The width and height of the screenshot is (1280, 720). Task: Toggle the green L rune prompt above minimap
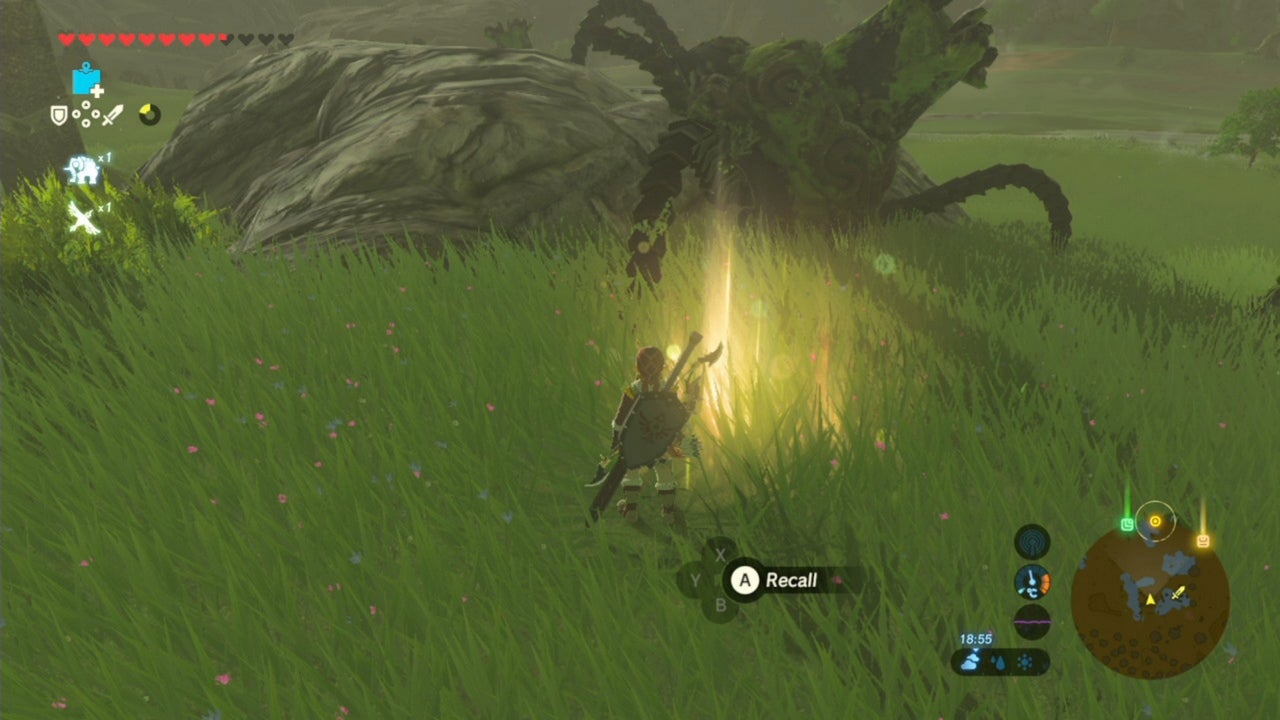coord(1127,523)
